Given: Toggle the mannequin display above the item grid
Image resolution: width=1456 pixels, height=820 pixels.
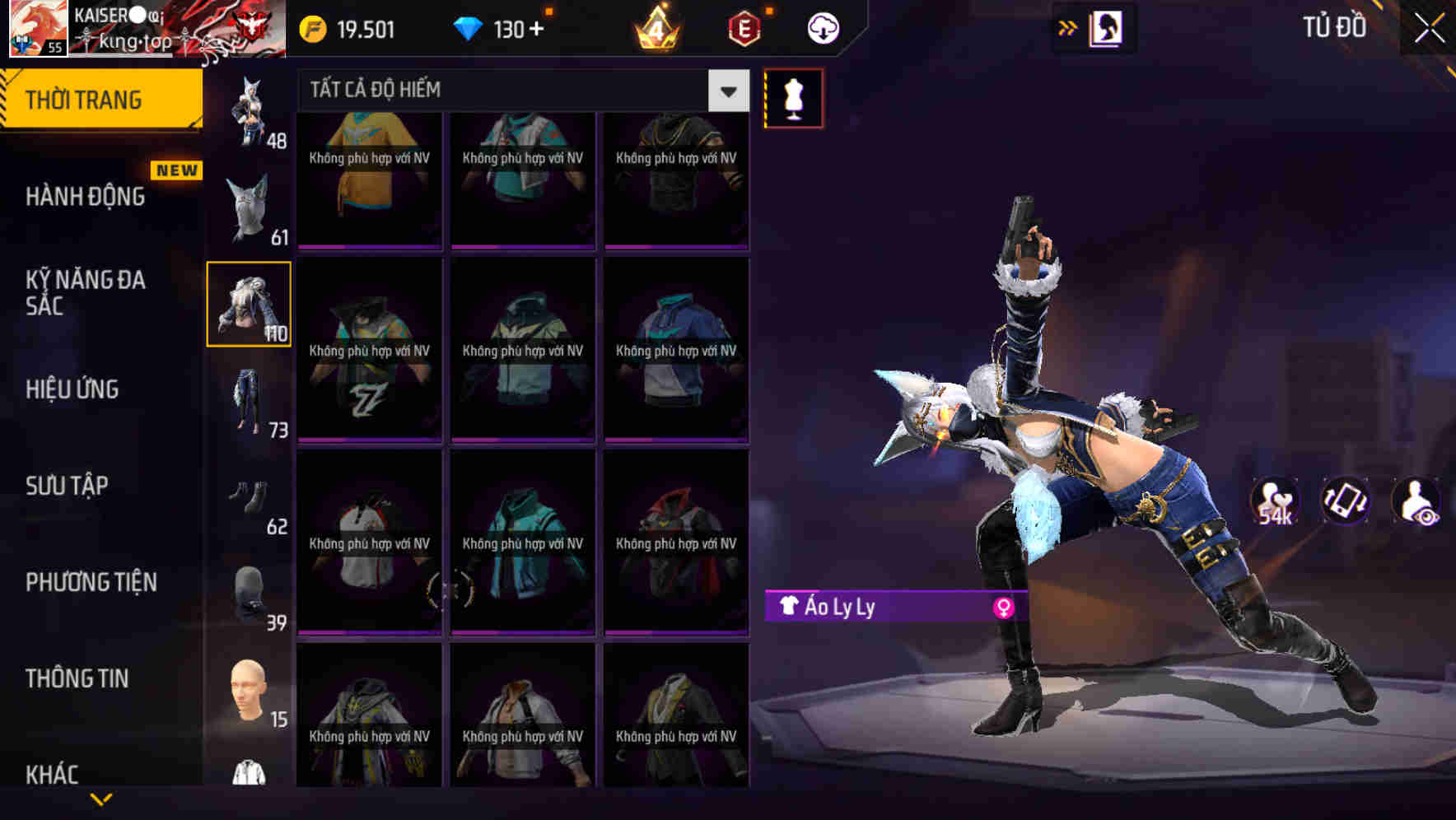Looking at the screenshot, I should (x=792, y=97).
